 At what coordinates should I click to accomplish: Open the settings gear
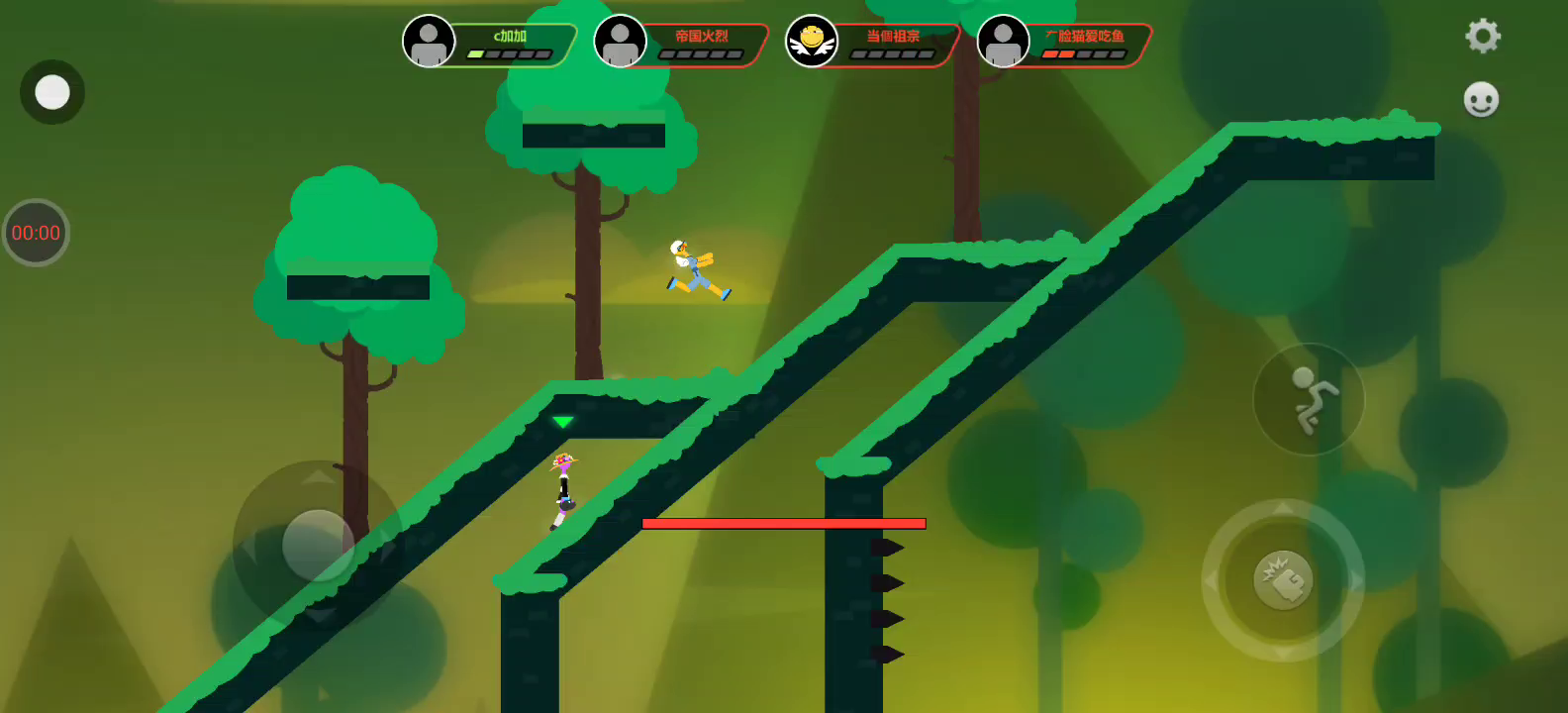(1482, 37)
